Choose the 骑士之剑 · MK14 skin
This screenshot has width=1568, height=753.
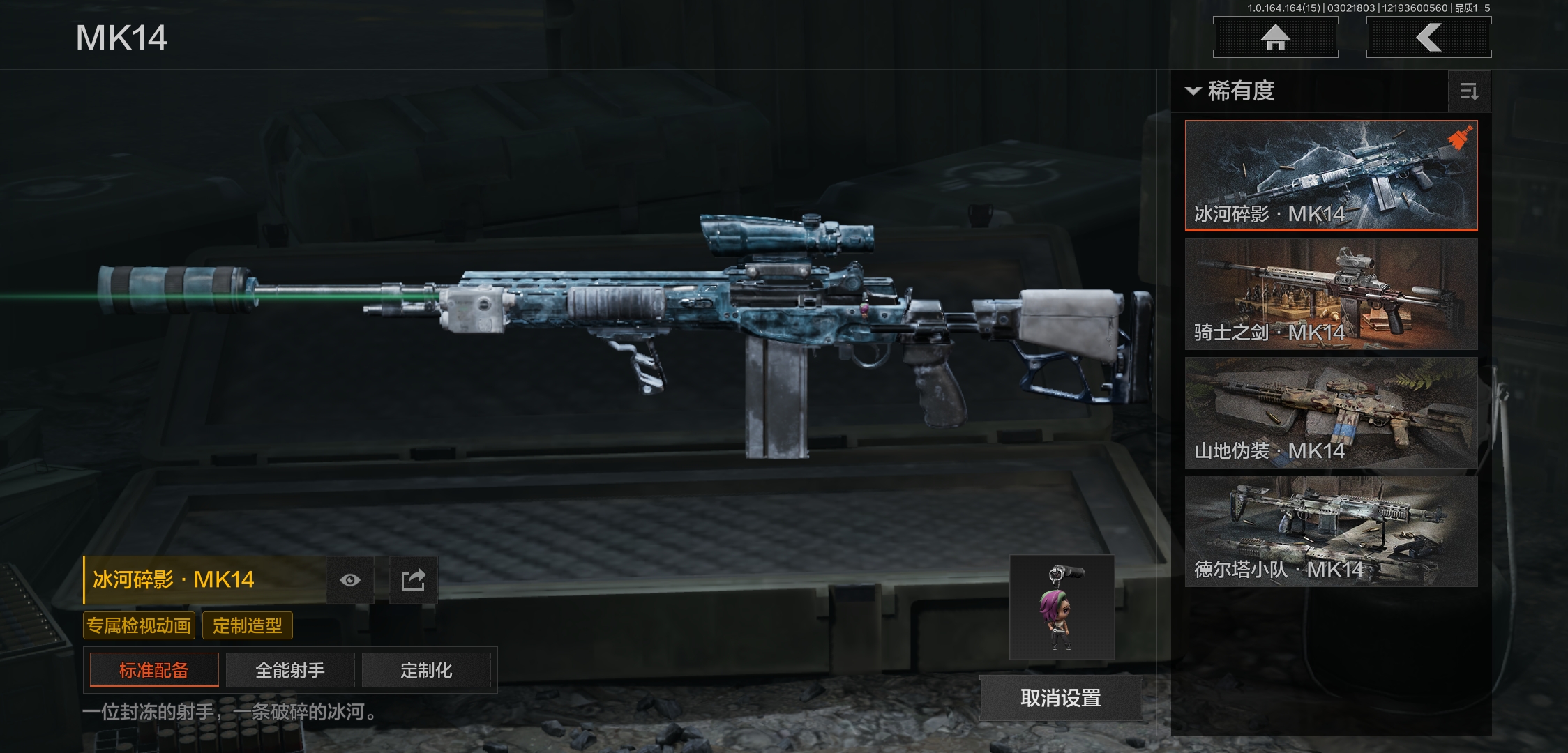click(1331, 294)
